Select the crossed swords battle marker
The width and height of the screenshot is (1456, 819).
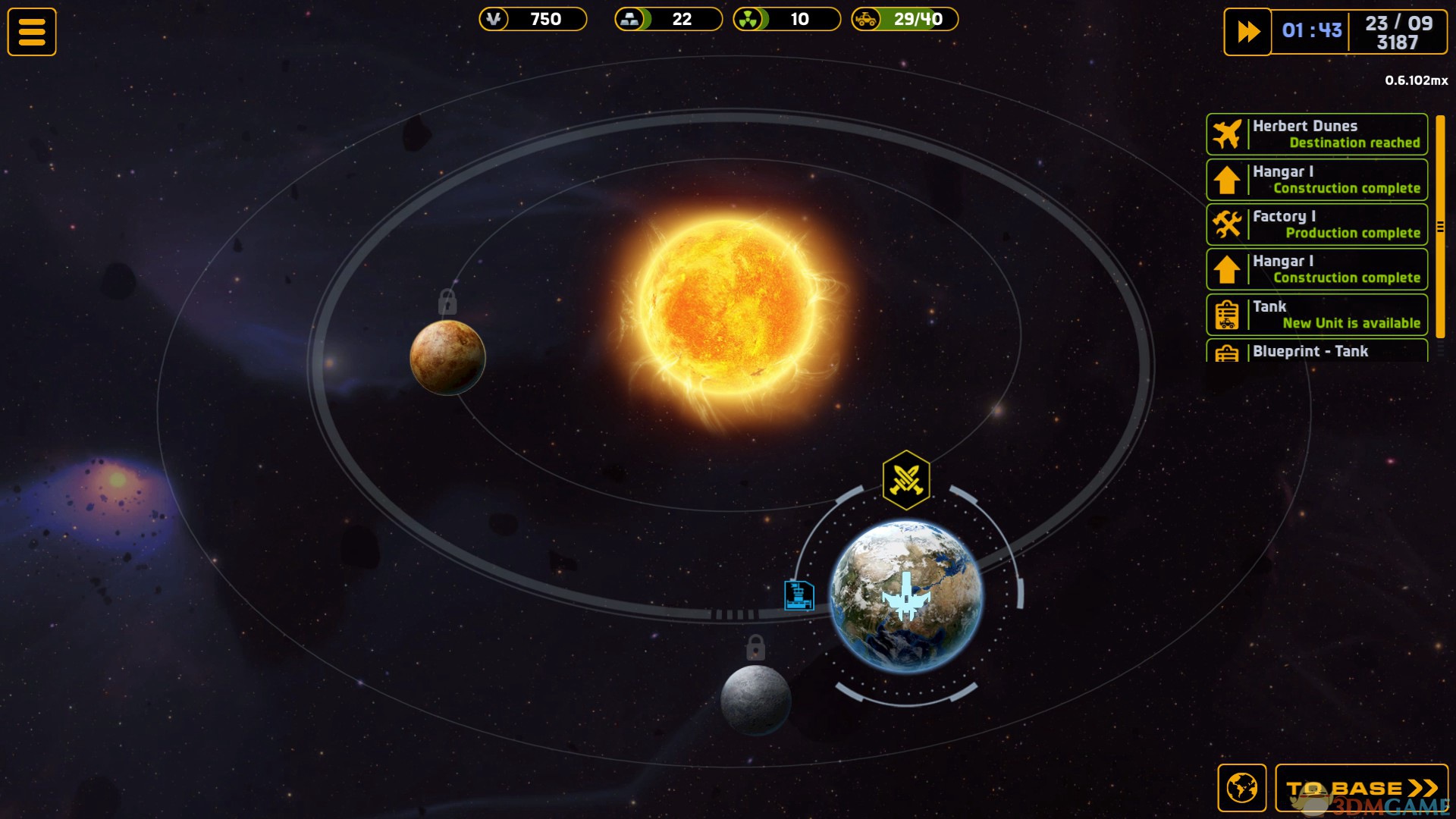tap(905, 480)
